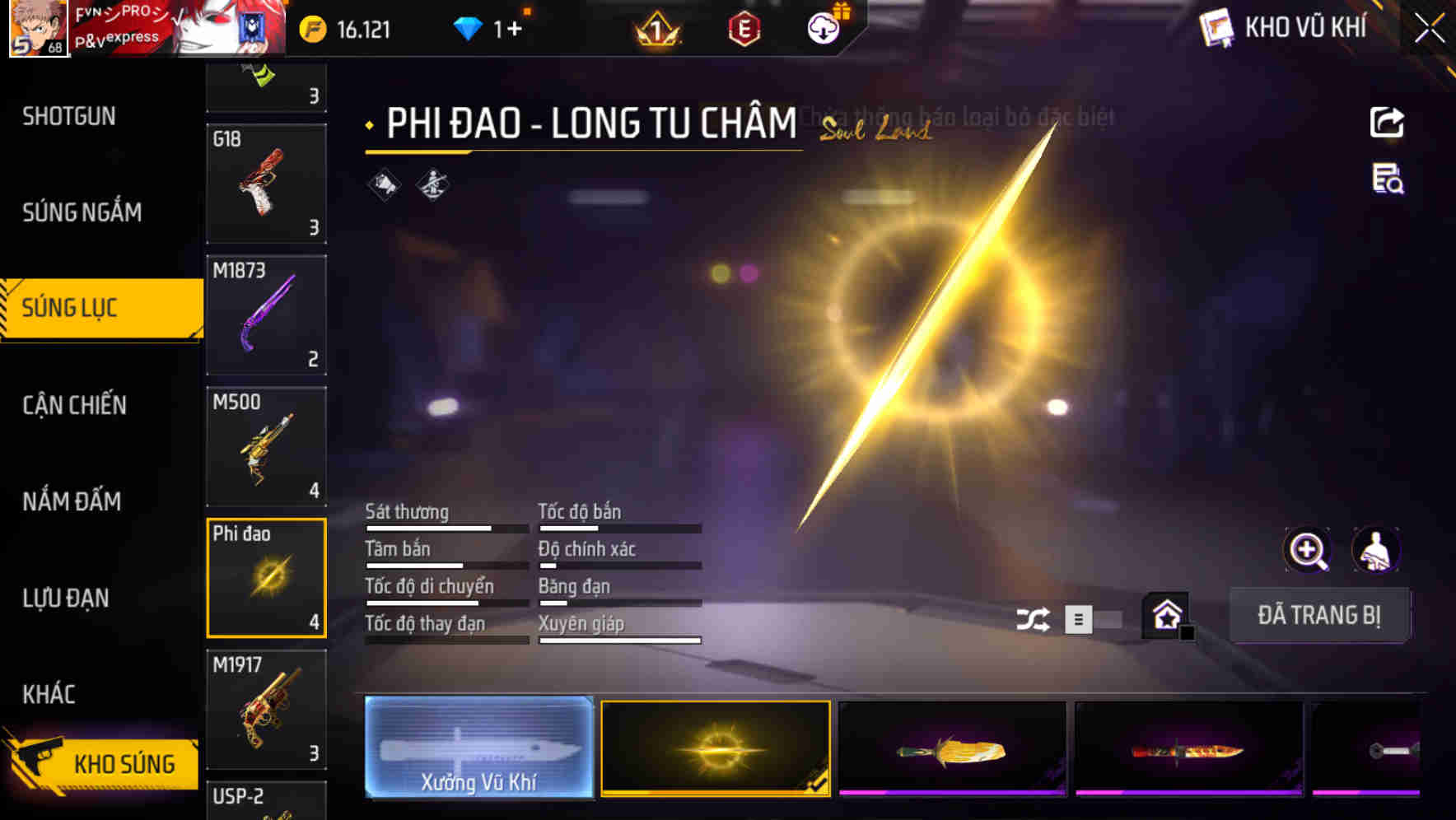
Task: Select the Phi đao thumbnail in weapon list
Action: tap(266, 576)
